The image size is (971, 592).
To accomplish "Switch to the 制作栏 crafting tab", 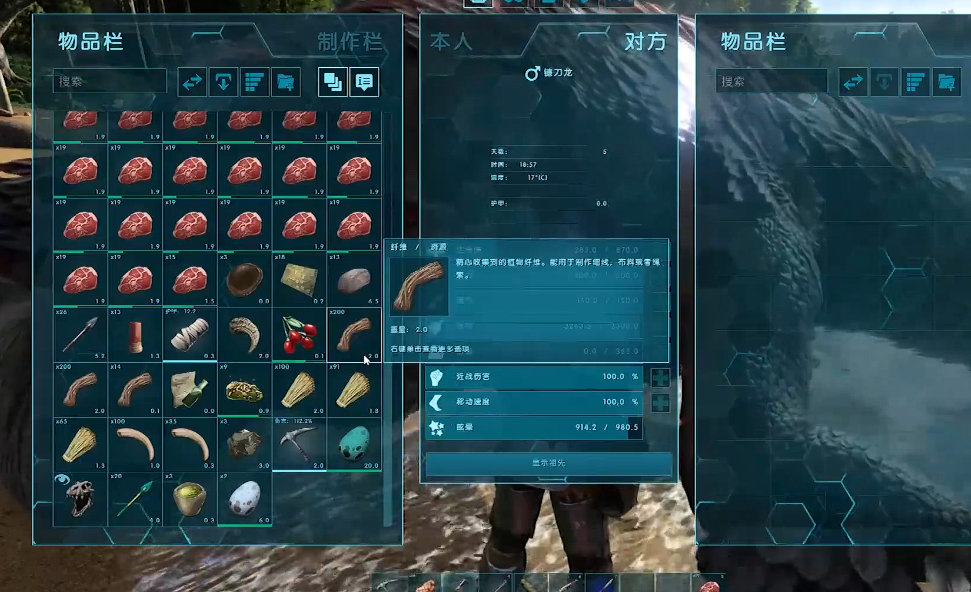I will tap(349, 42).
